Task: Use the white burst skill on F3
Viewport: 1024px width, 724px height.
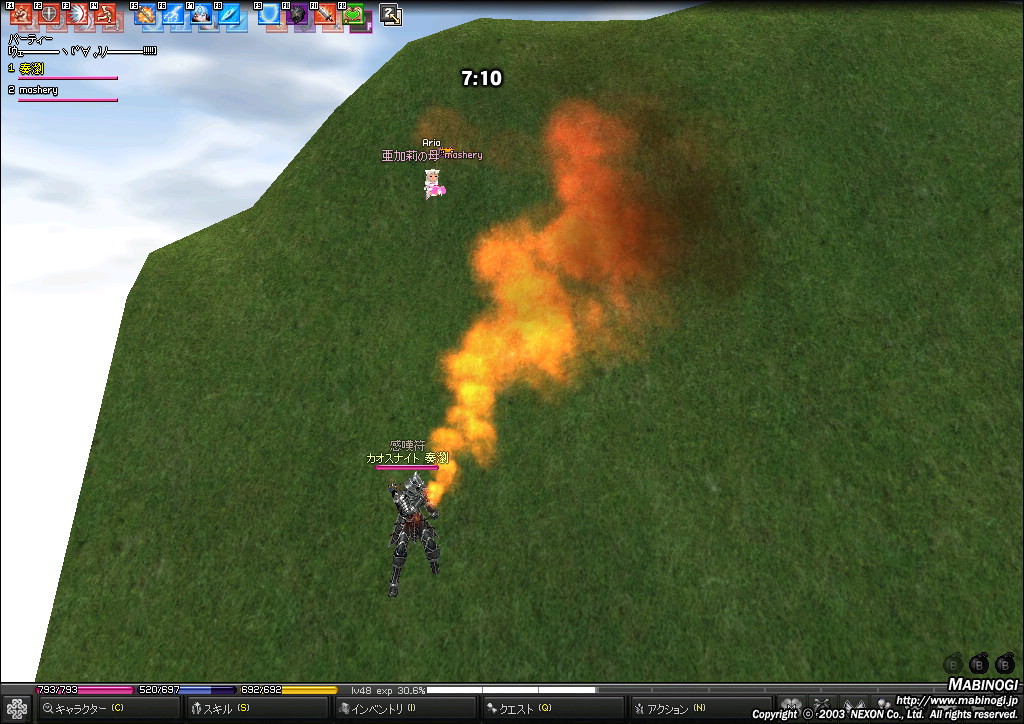Action: click(77, 15)
